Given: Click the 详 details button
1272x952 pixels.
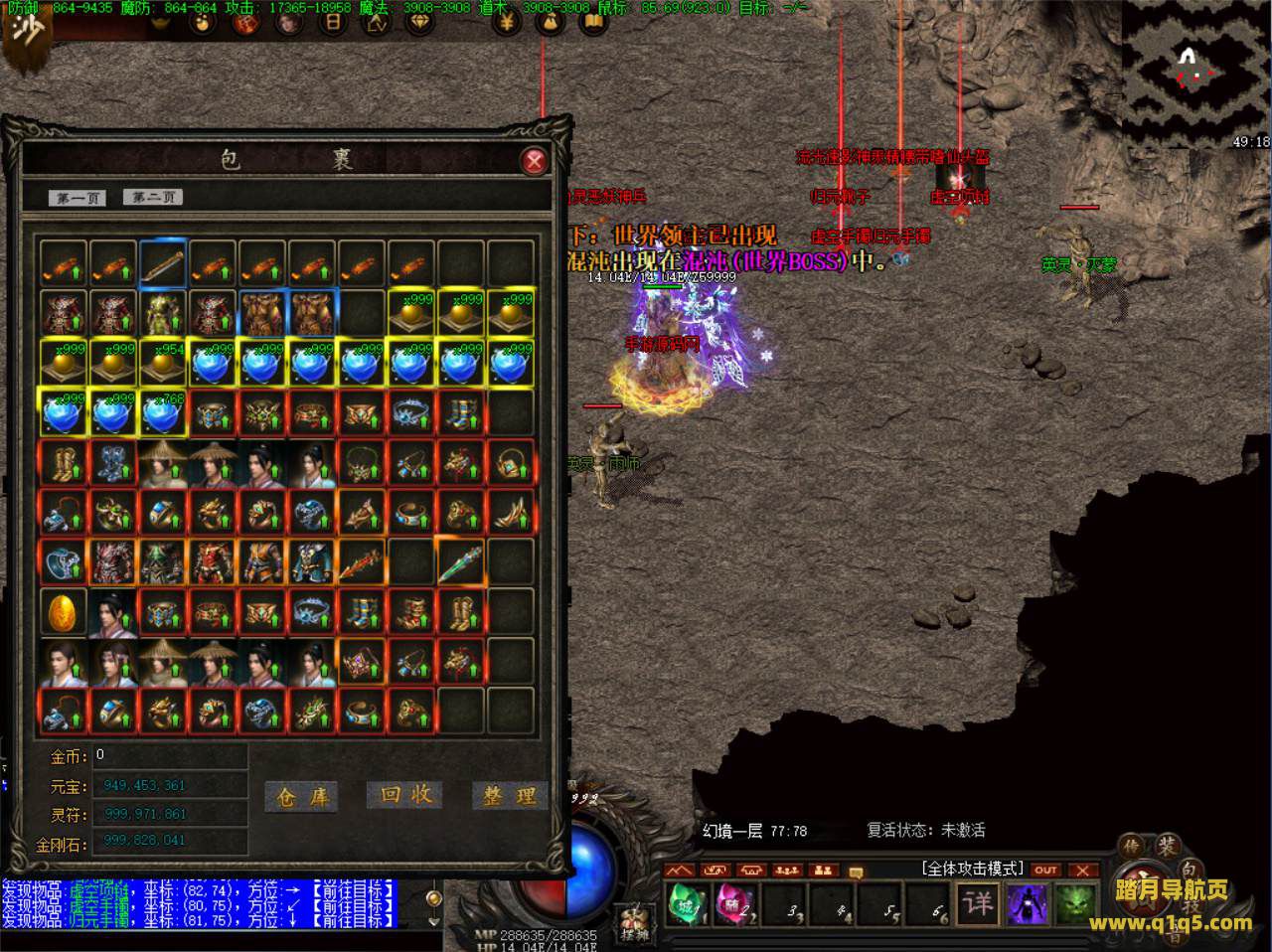Looking at the screenshot, I should pyautogui.click(x=978, y=904).
